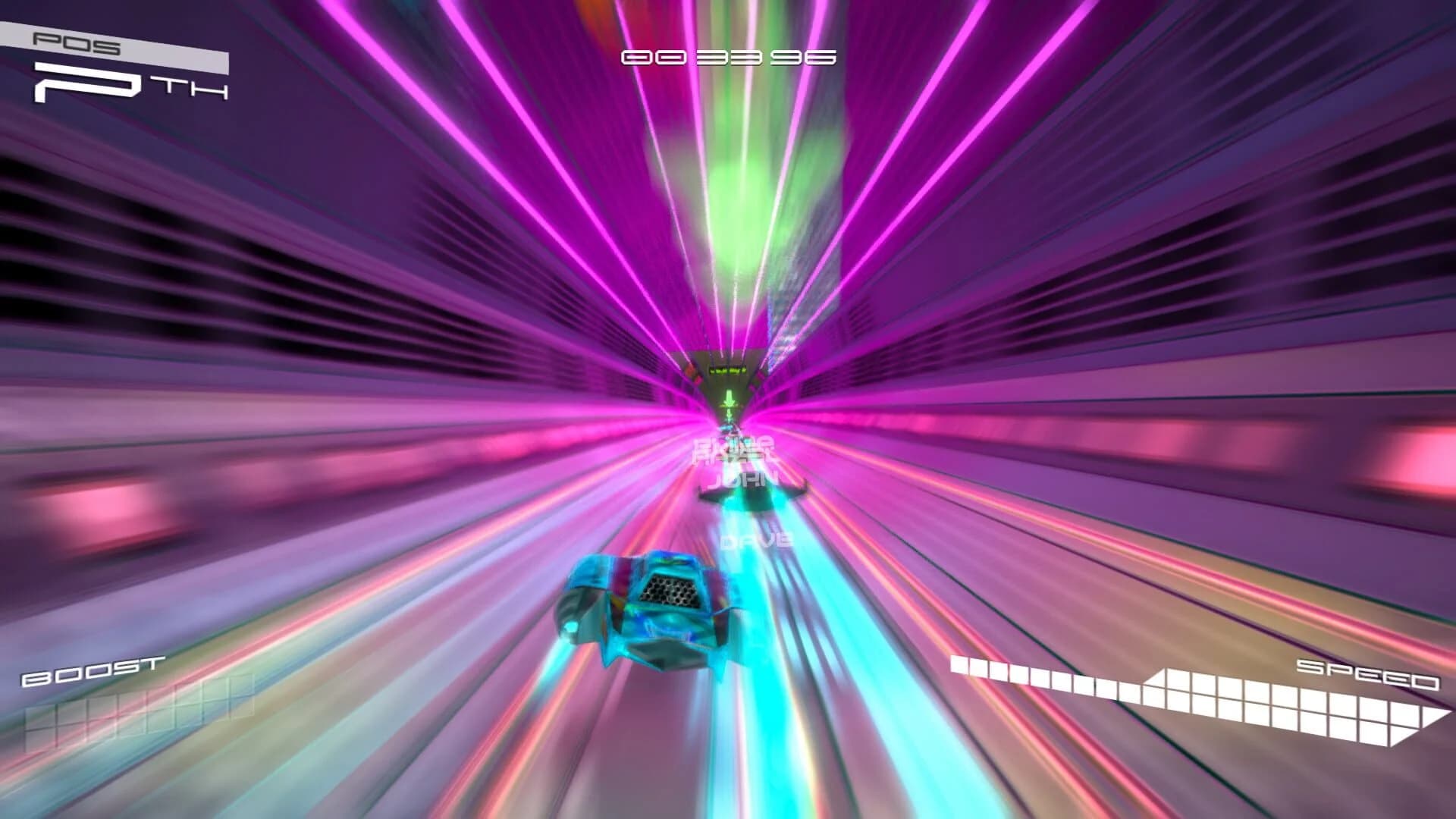Click the player's blue racing ship
The image size is (1456, 819).
[667, 607]
